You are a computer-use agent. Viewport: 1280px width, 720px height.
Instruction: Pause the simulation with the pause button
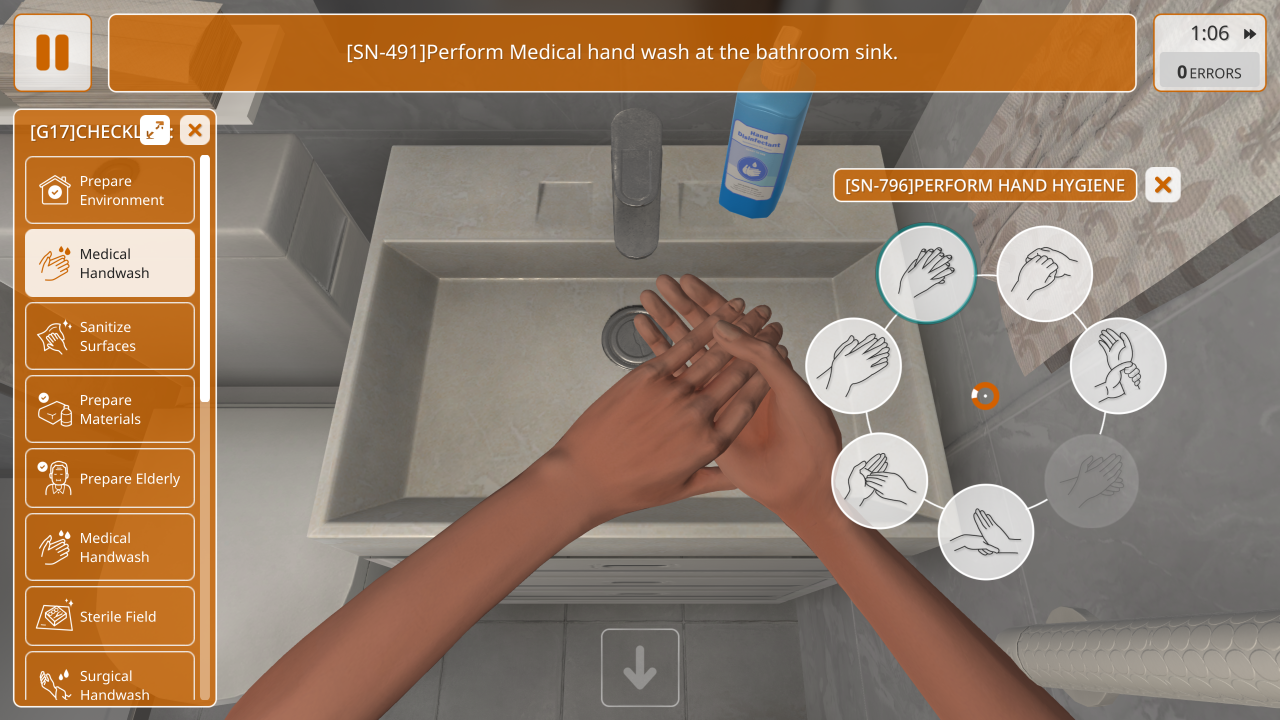tap(52, 52)
